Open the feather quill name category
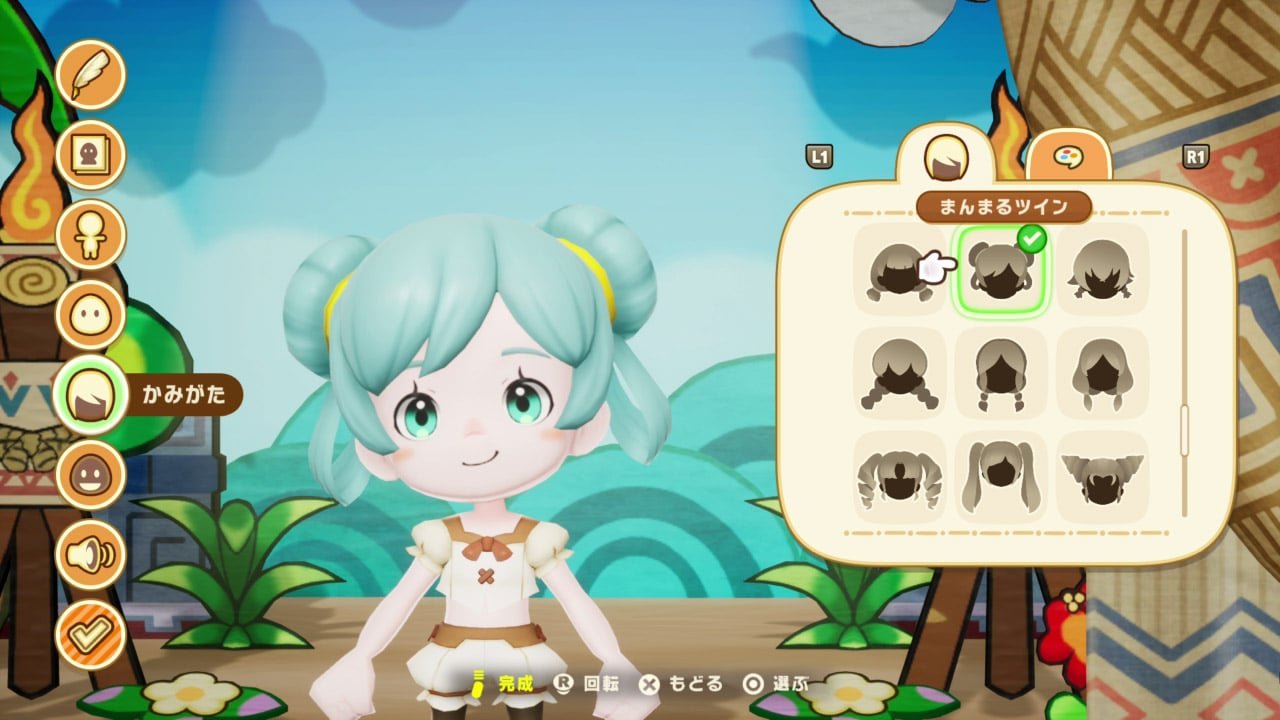The width and height of the screenshot is (1280, 720). coord(90,74)
